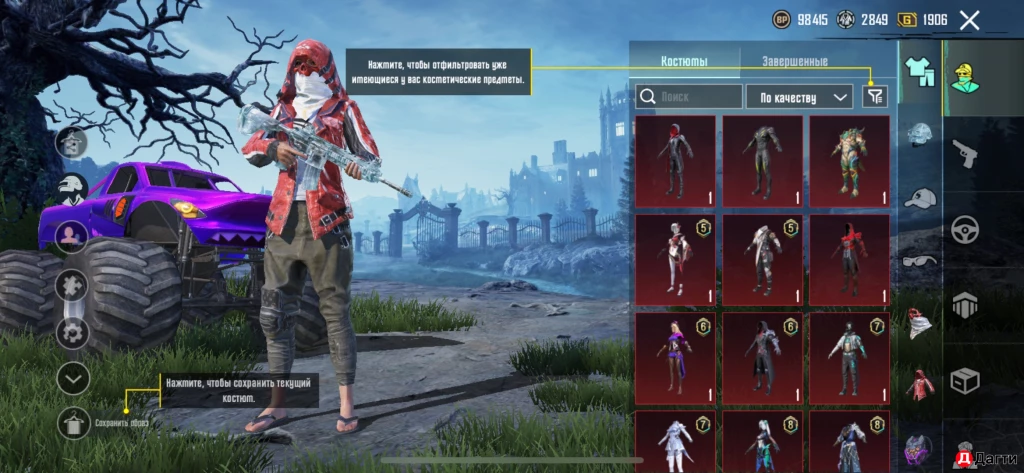Open the Завершенные tab
Viewport: 1024px width, 473px height.
tap(794, 62)
